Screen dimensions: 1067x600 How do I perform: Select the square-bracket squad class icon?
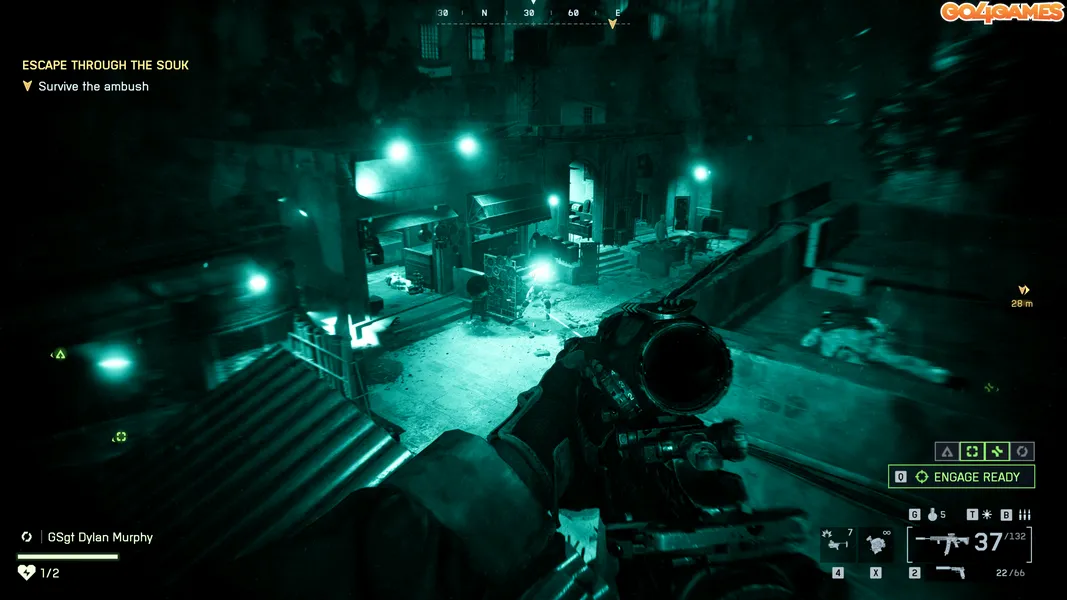tap(971, 452)
